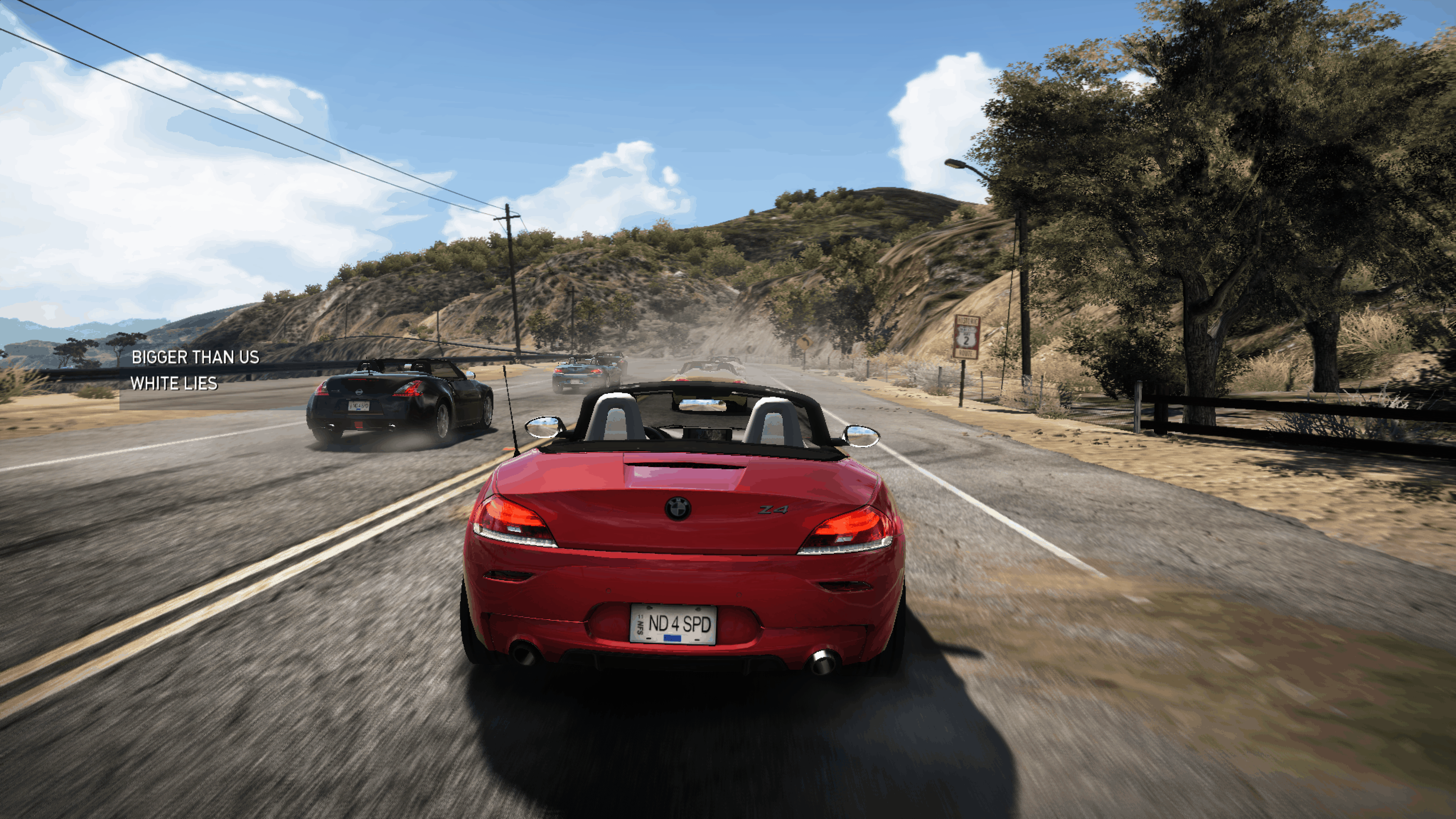Click the Bigger Than Us song notification
This screenshot has height=819, width=1456.
pos(195,370)
